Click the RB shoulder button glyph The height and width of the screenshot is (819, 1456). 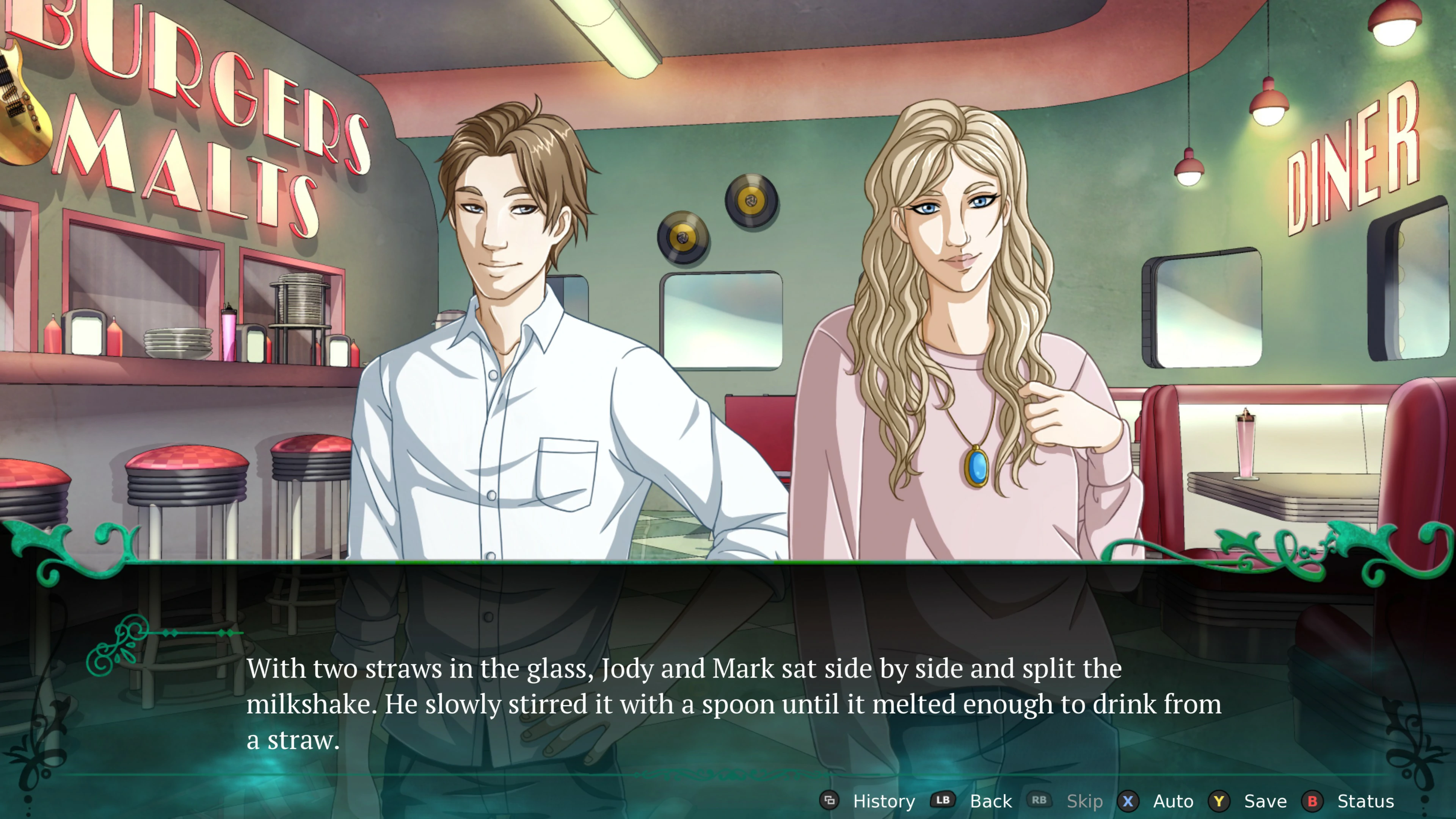(x=1040, y=801)
